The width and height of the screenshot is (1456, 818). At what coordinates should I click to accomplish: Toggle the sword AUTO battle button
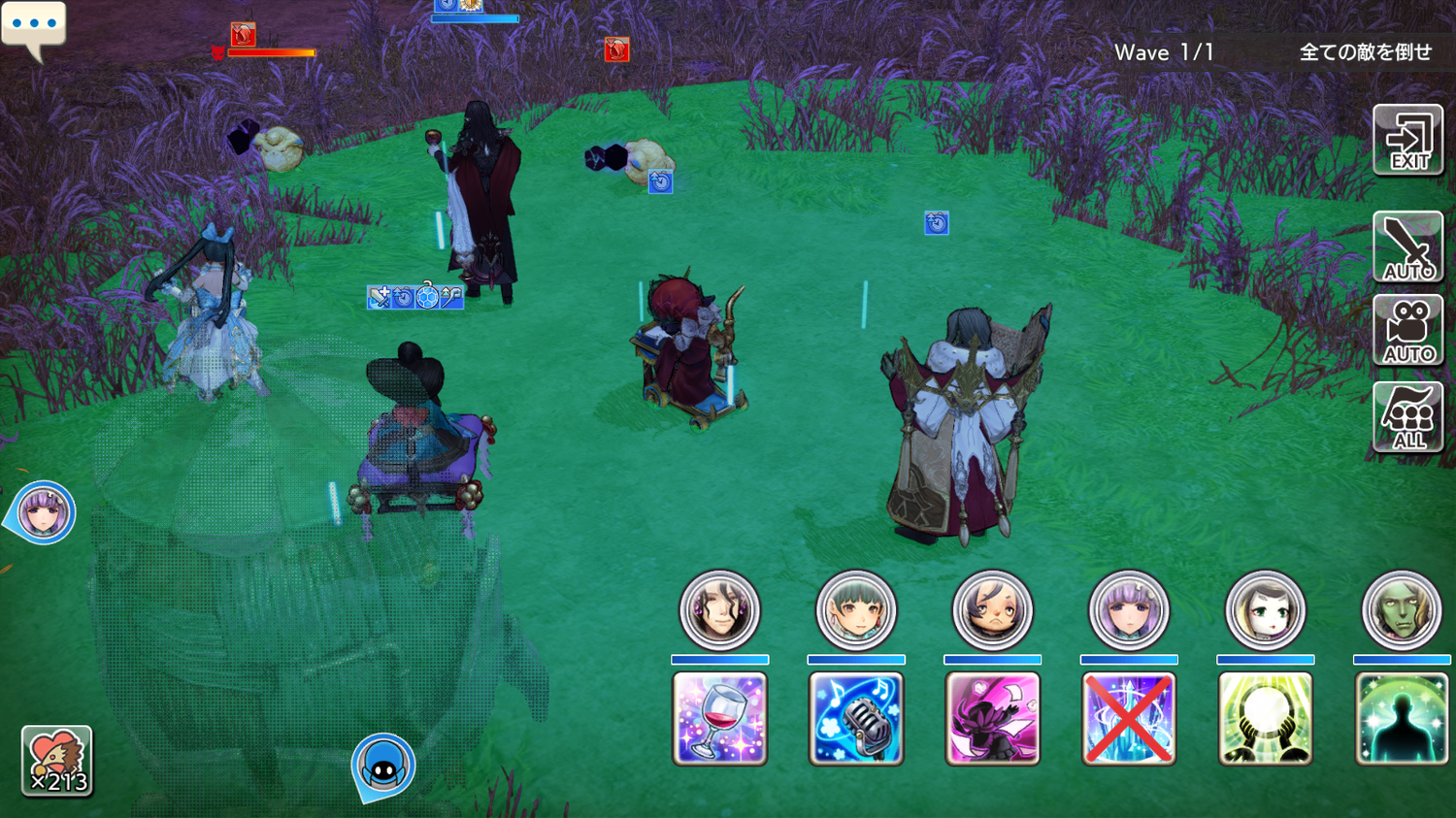click(1407, 247)
